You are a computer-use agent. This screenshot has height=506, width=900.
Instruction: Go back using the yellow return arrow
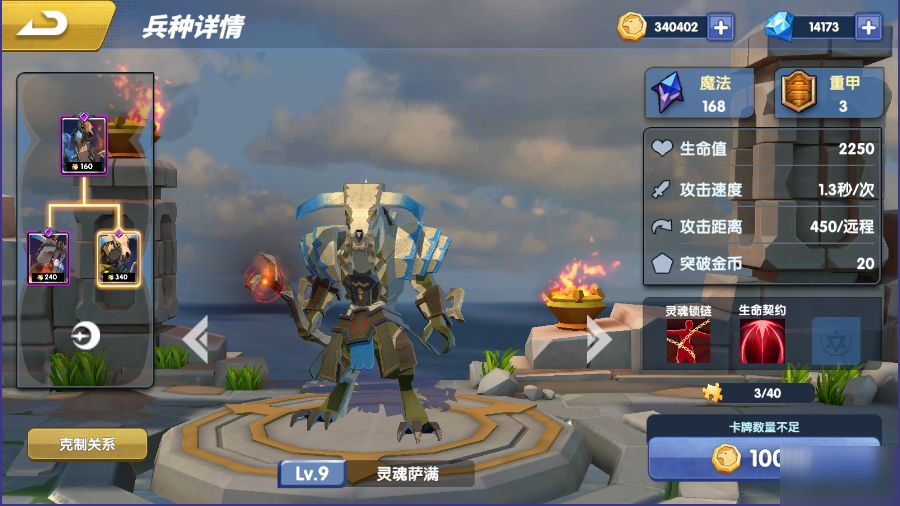coord(48,24)
